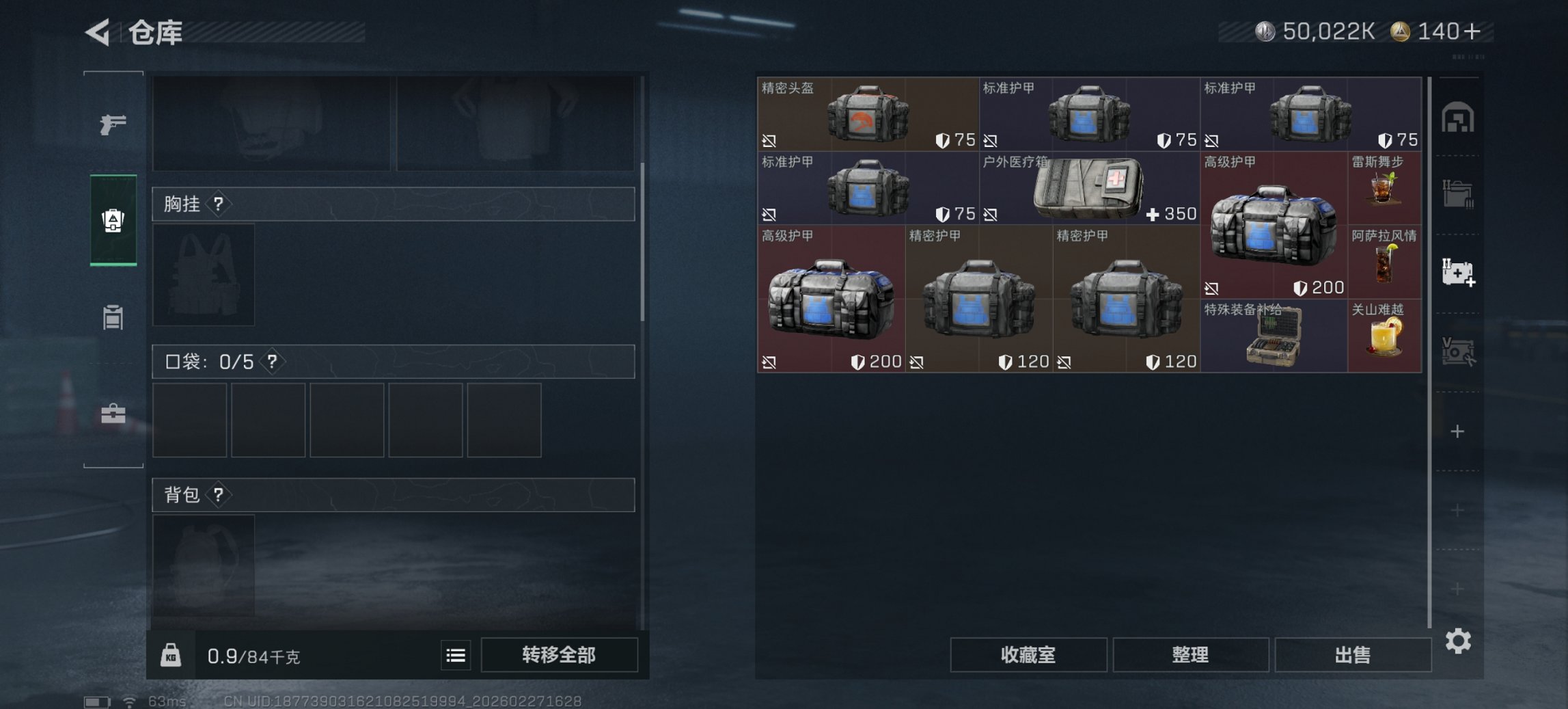
Task: Open the warehouse storage icon in right sidebar
Action: pyautogui.click(x=1458, y=116)
